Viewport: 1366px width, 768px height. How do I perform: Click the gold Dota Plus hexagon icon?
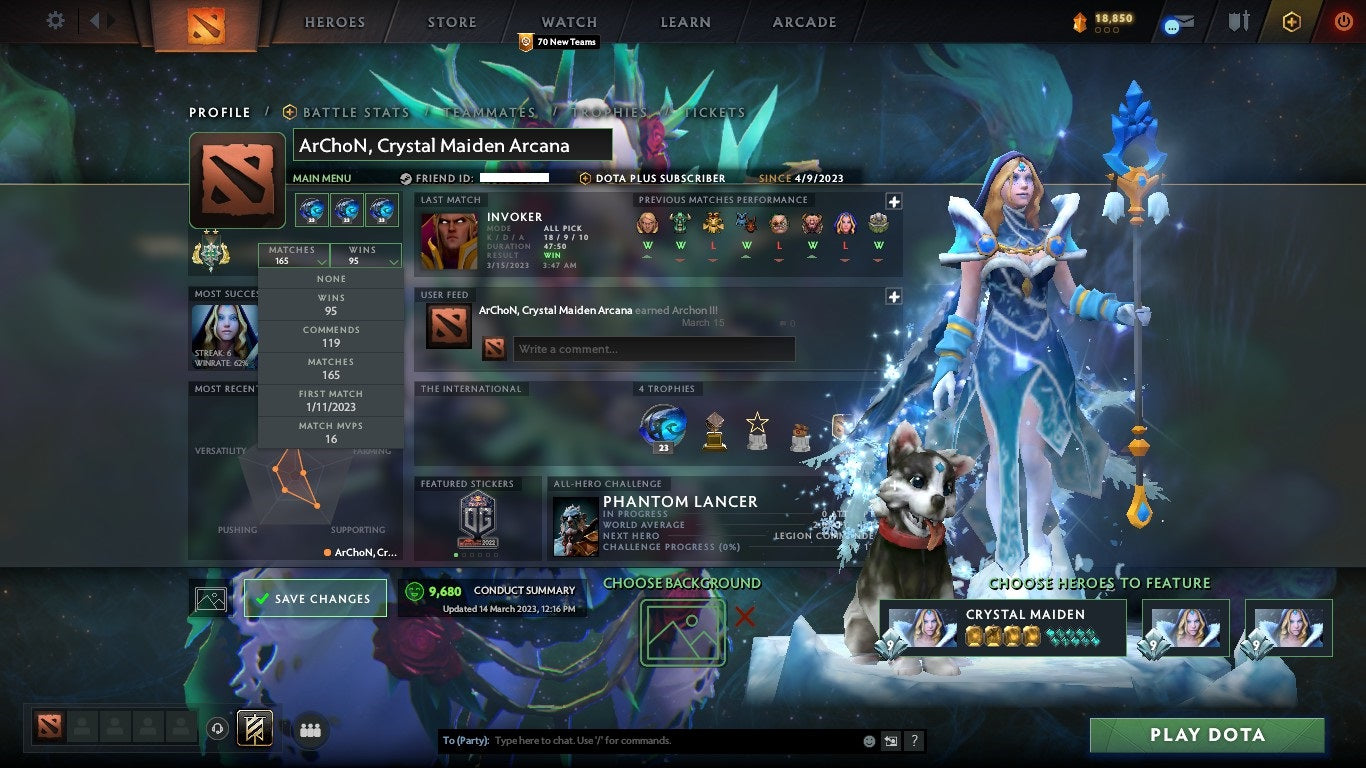(1292, 21)
